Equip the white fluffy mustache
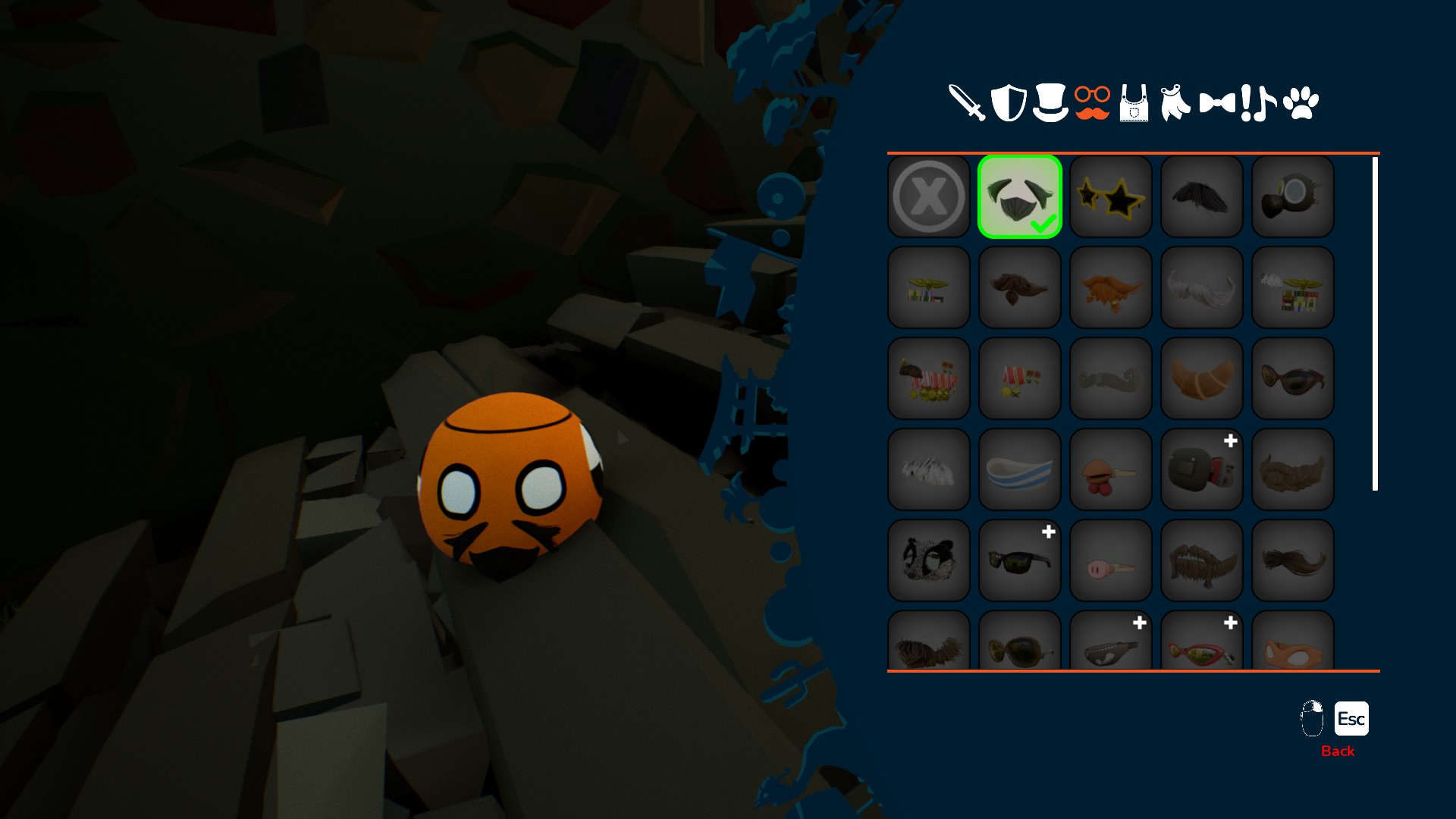The width and height of the screenshot is (1456, 819). coord(1202,287)
